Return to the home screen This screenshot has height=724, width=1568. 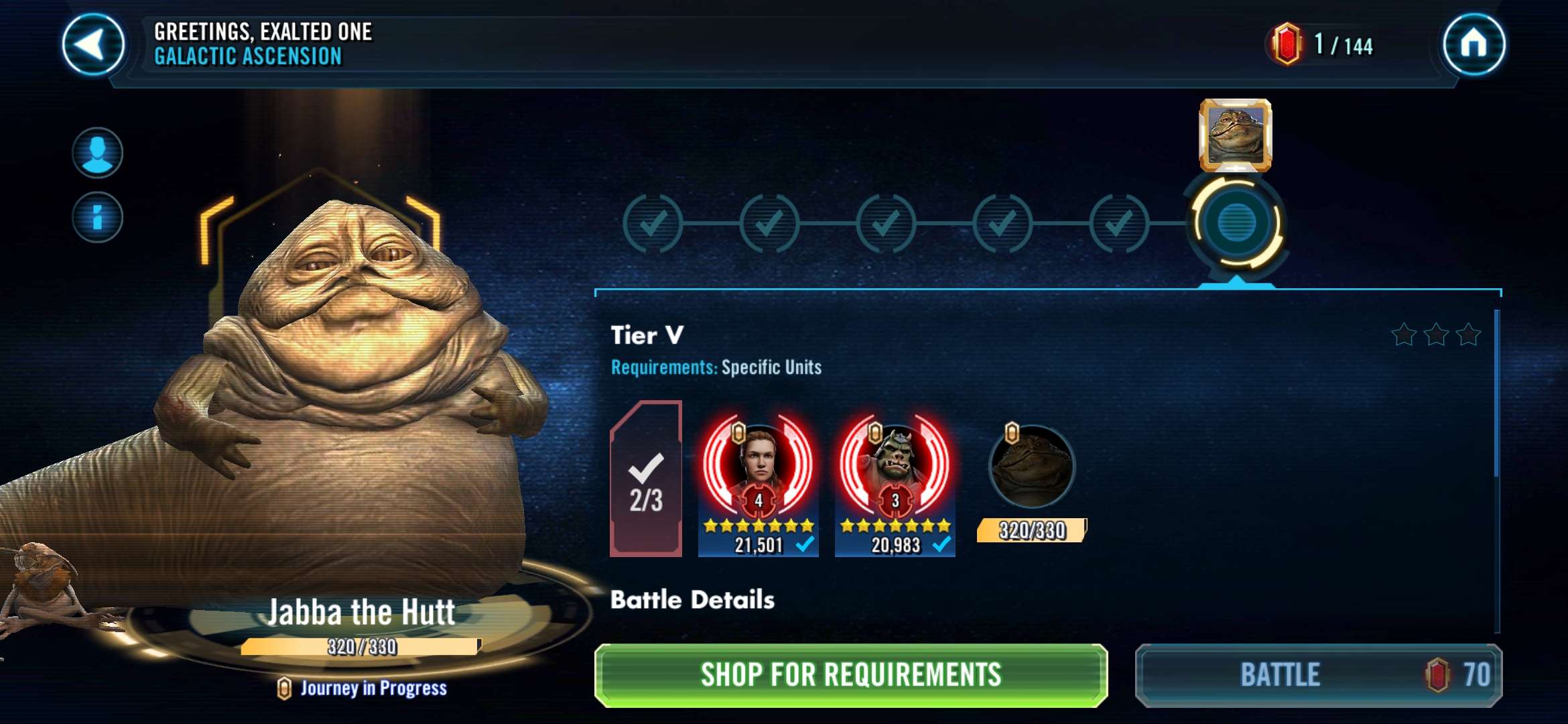[1474, 45]
